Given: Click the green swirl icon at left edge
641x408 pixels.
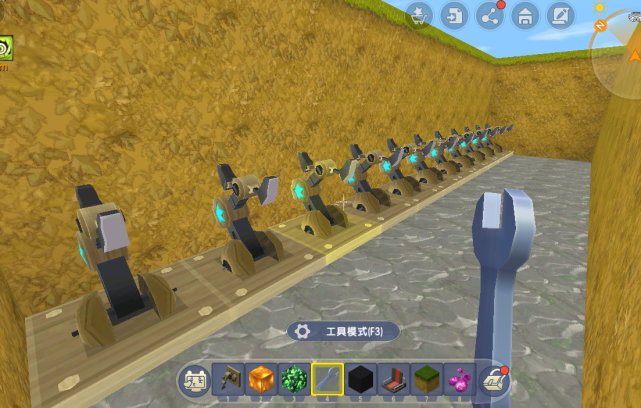Looking at the screenshot, I should coord(5,49).
